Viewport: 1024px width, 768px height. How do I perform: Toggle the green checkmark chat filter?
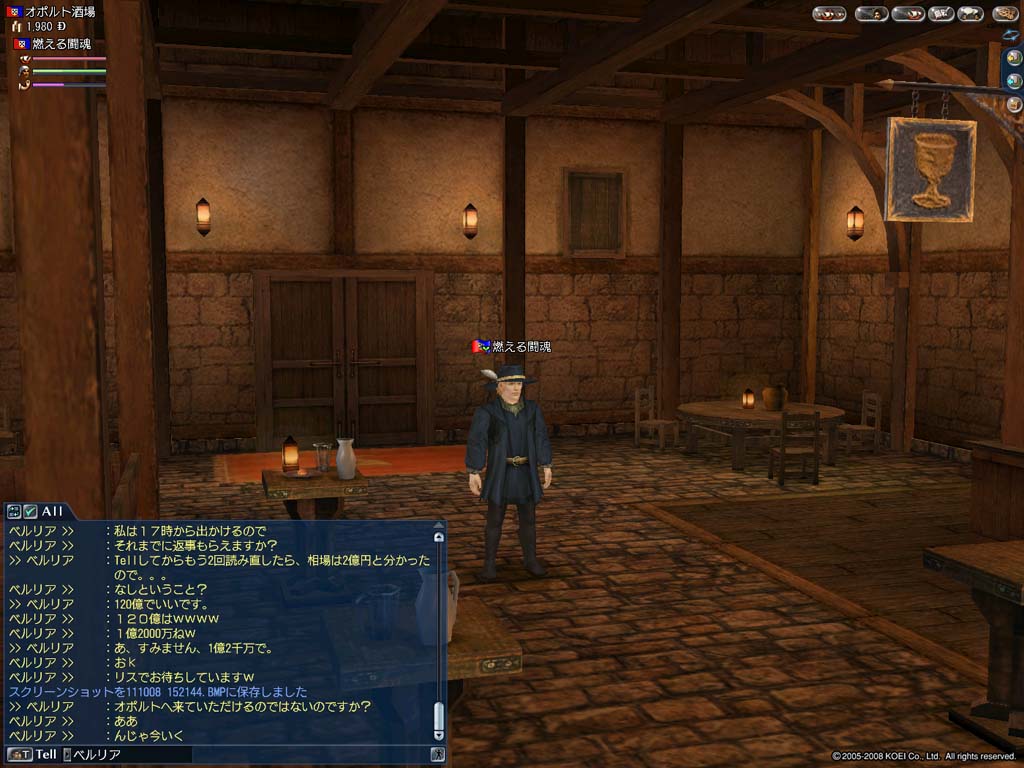[x=30, y=511]
